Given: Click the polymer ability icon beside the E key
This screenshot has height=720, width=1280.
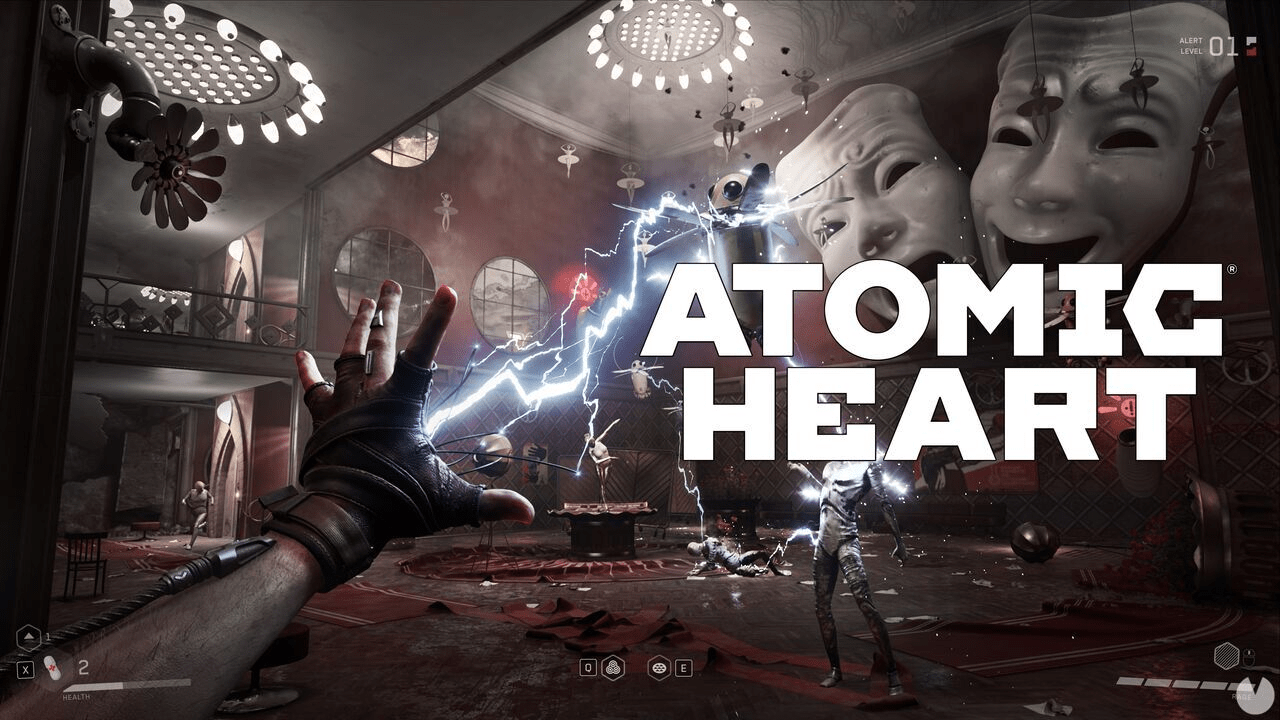Looking at the screenshot, I should coord(659,667).
